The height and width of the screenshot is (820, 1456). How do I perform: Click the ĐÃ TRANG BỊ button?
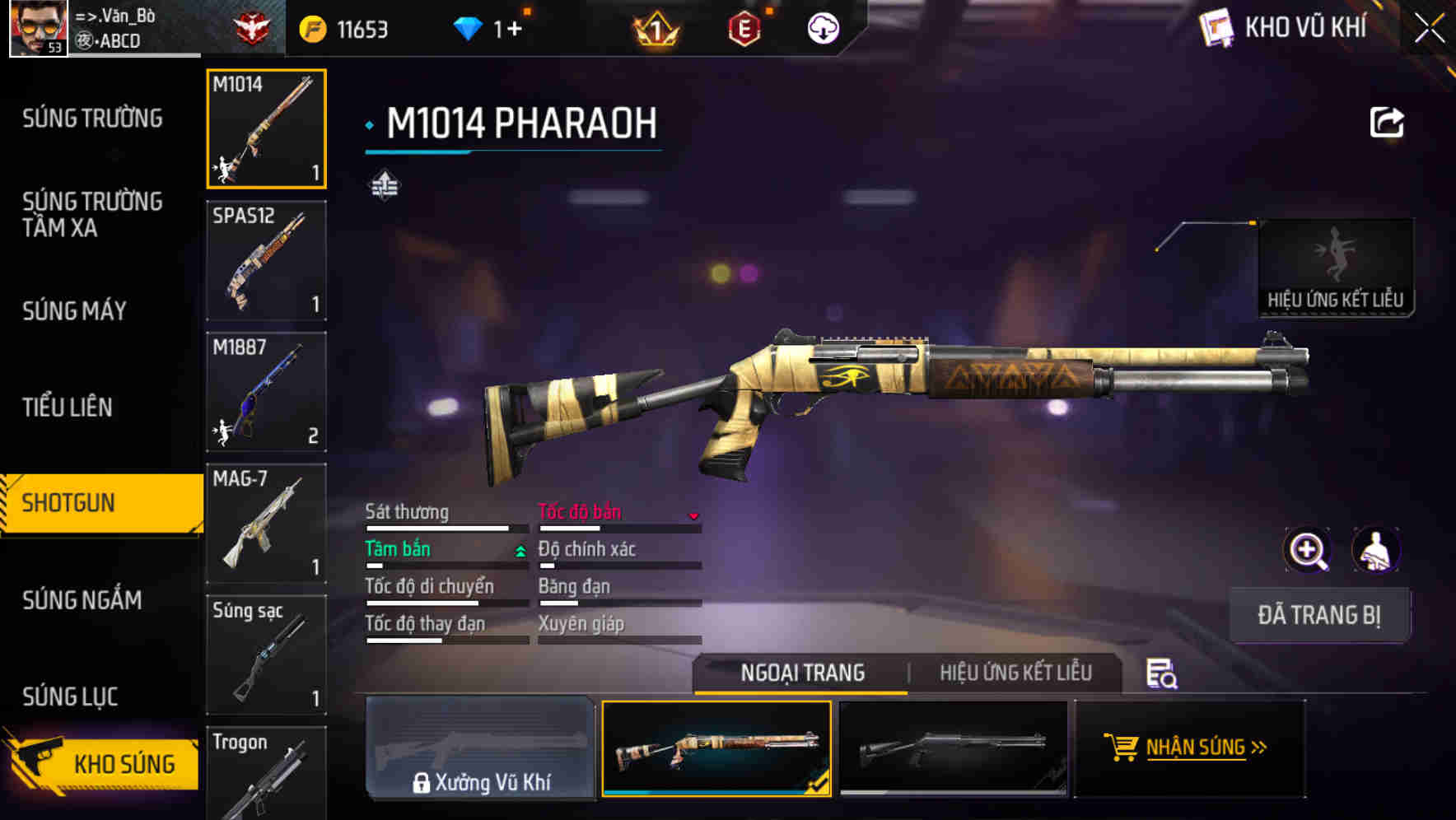(x=1318, y=615)
